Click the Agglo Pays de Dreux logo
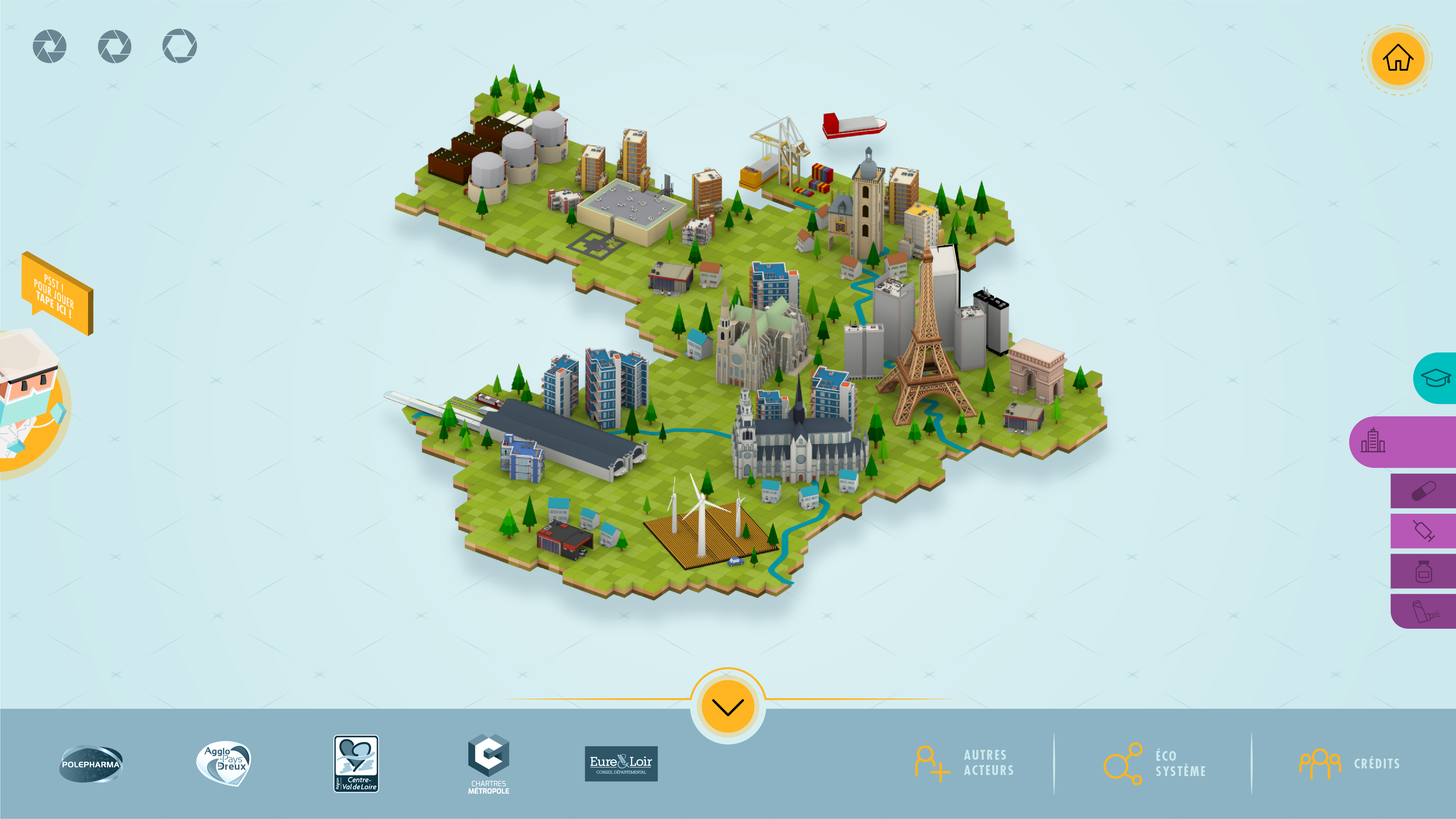Viewport: 1456px width, 819px height. [x=225, y=763]
